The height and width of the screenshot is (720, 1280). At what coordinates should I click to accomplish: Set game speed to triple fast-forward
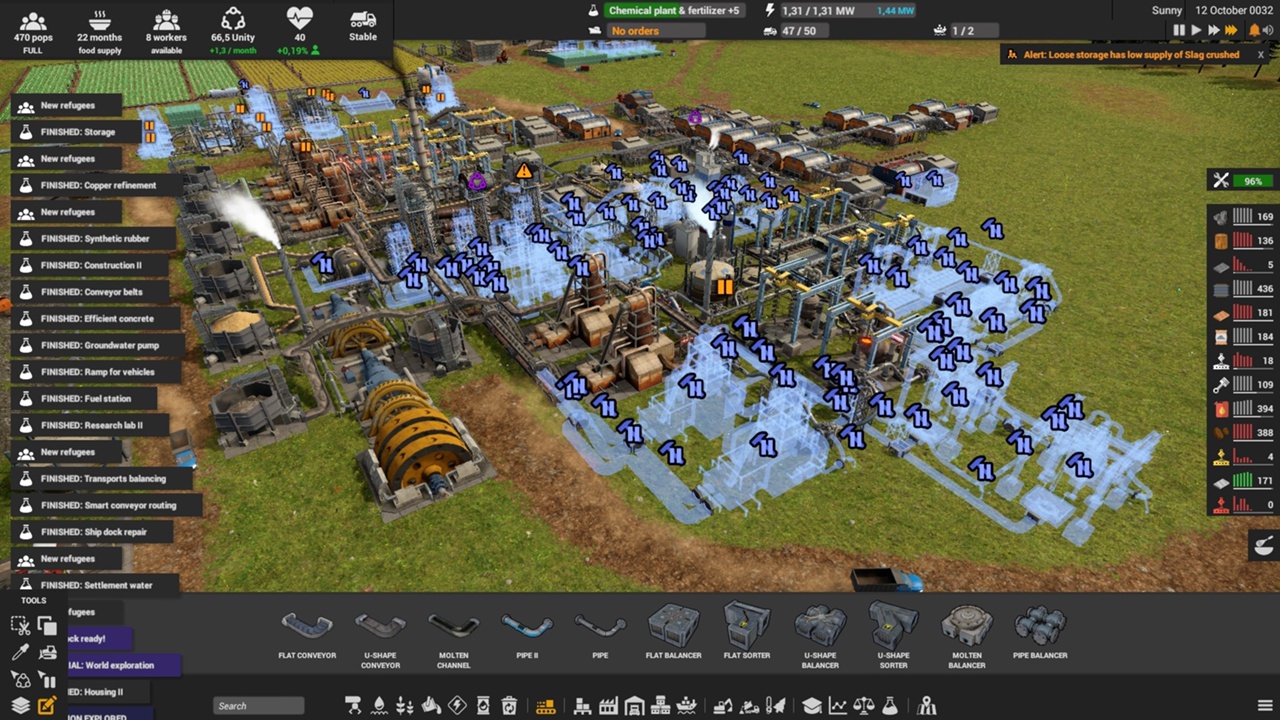point(1232,31)
